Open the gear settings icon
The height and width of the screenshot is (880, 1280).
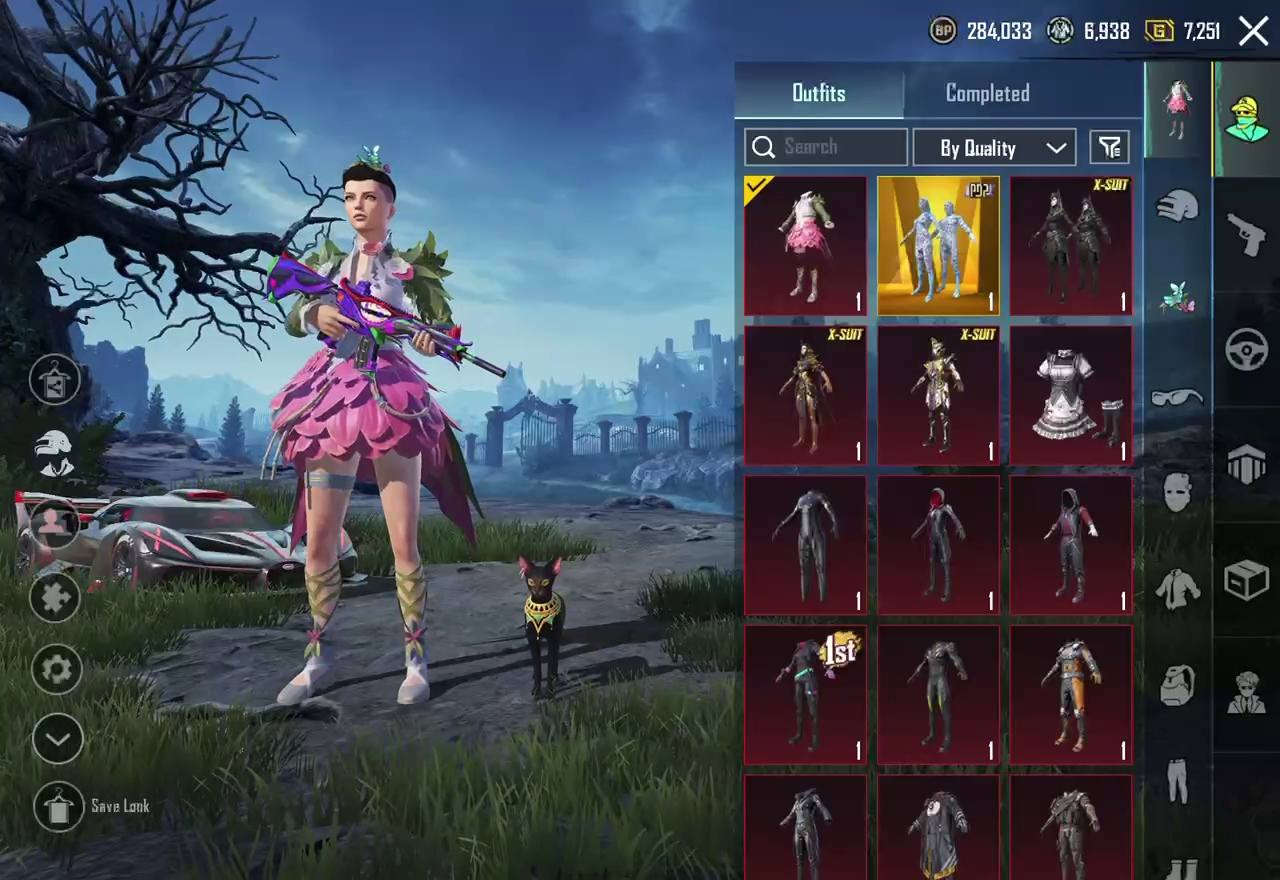pos(56,669)
